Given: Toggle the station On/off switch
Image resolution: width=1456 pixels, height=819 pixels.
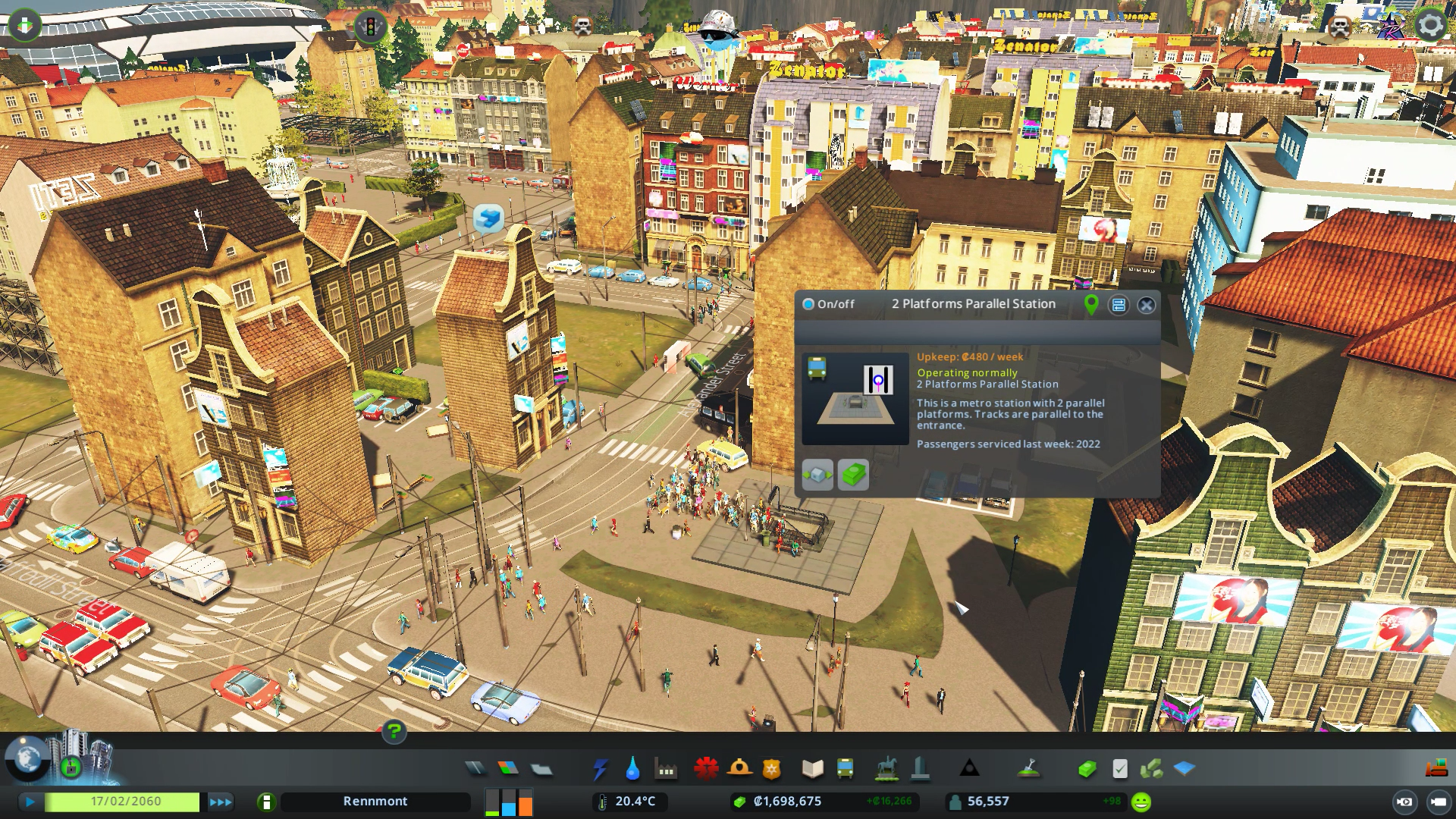Looking at the screenshot, I should click(x=808, y=304).
